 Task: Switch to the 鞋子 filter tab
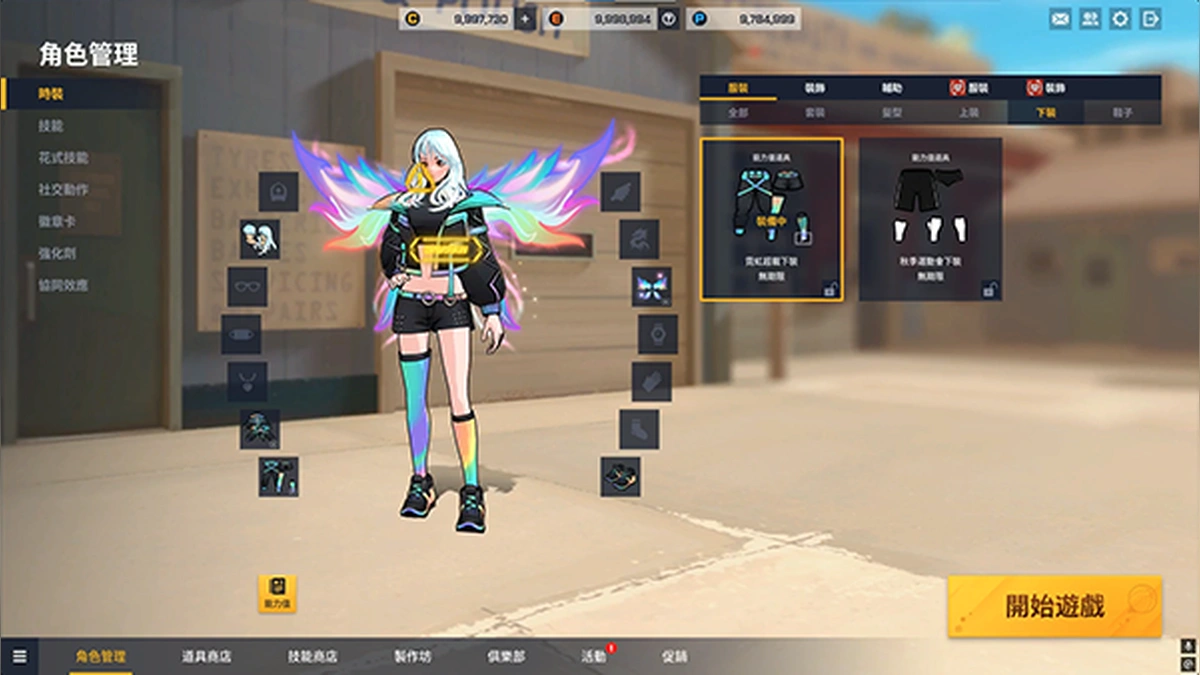[1122, 113]
